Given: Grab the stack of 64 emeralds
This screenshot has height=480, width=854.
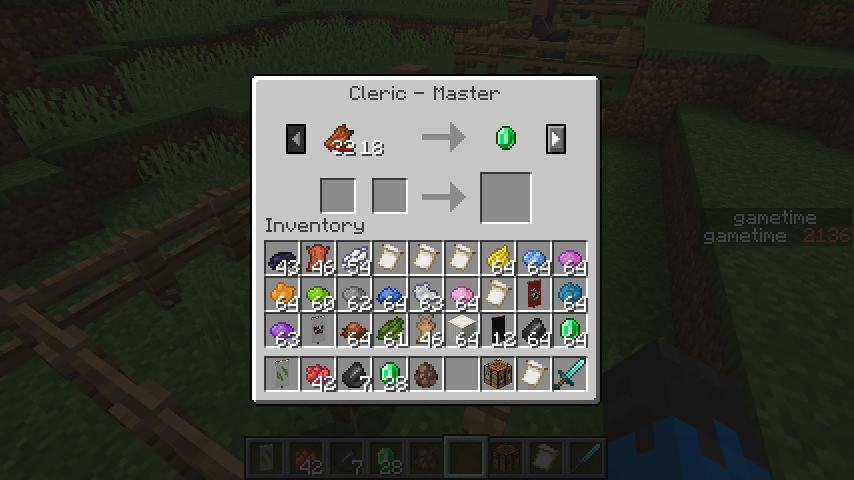Looking at the screenshot, I should (x=570, y=331).
